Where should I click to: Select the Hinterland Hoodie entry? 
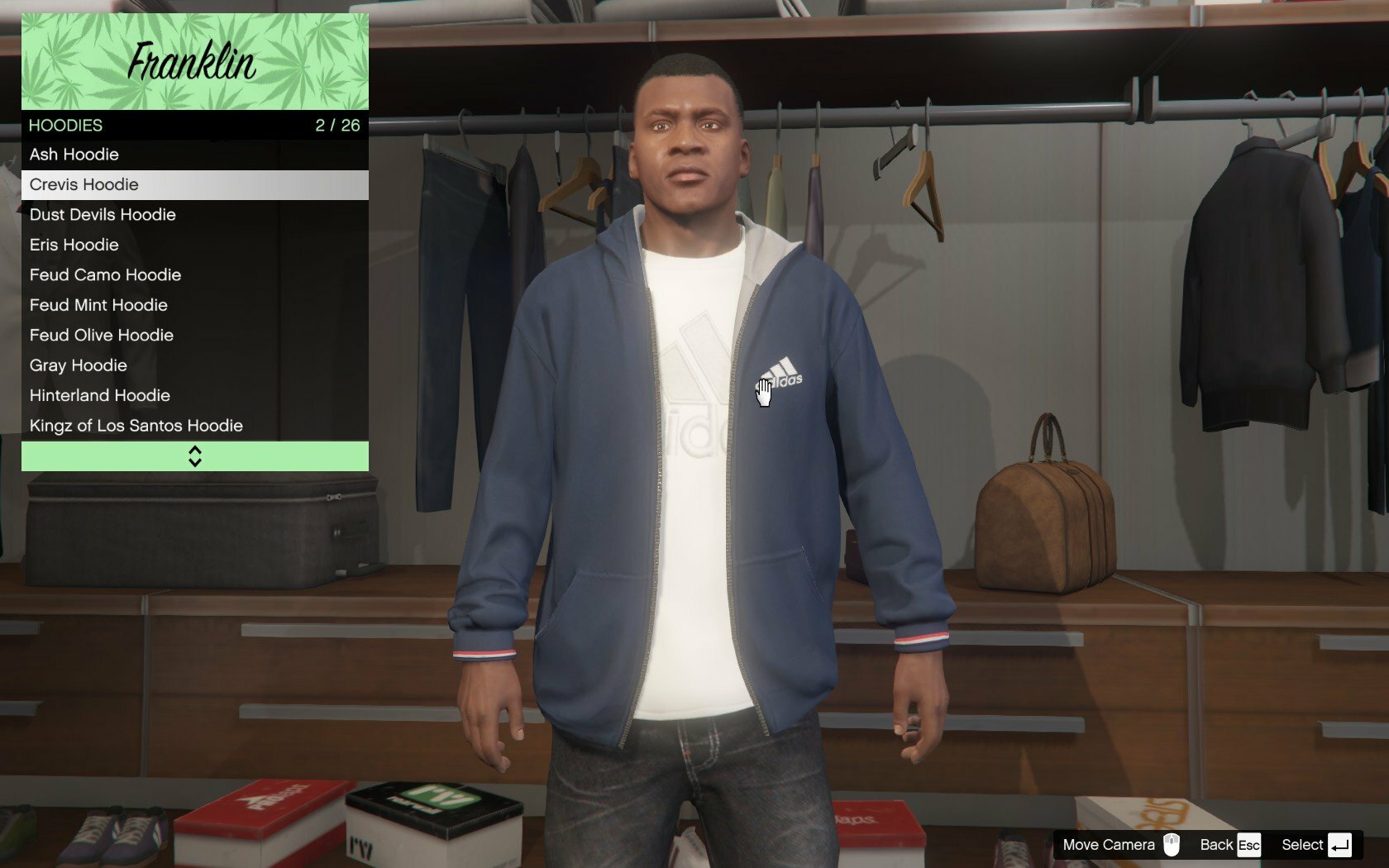[194, 396]
